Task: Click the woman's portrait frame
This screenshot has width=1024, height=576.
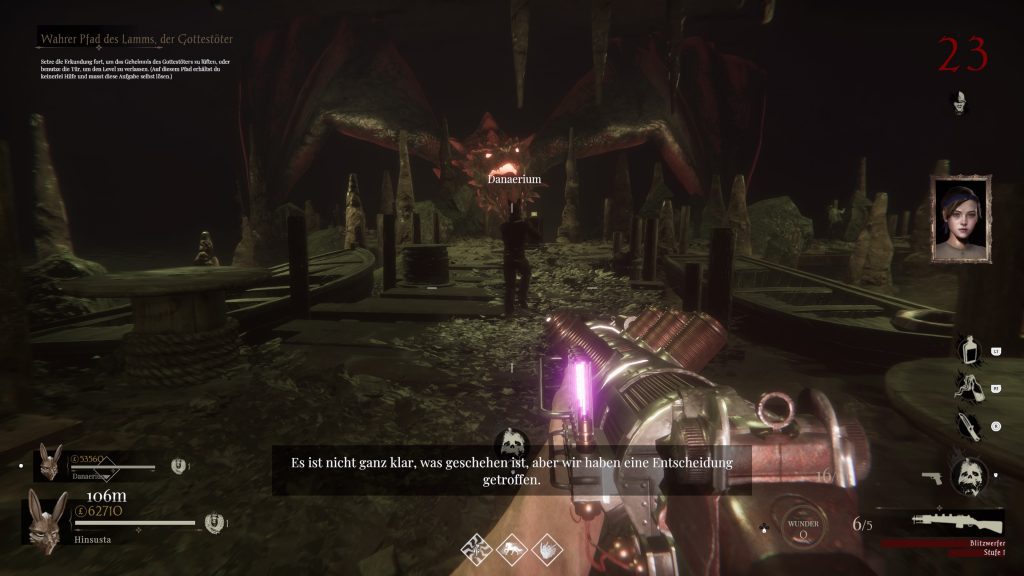Action: (x=960, y=220)
